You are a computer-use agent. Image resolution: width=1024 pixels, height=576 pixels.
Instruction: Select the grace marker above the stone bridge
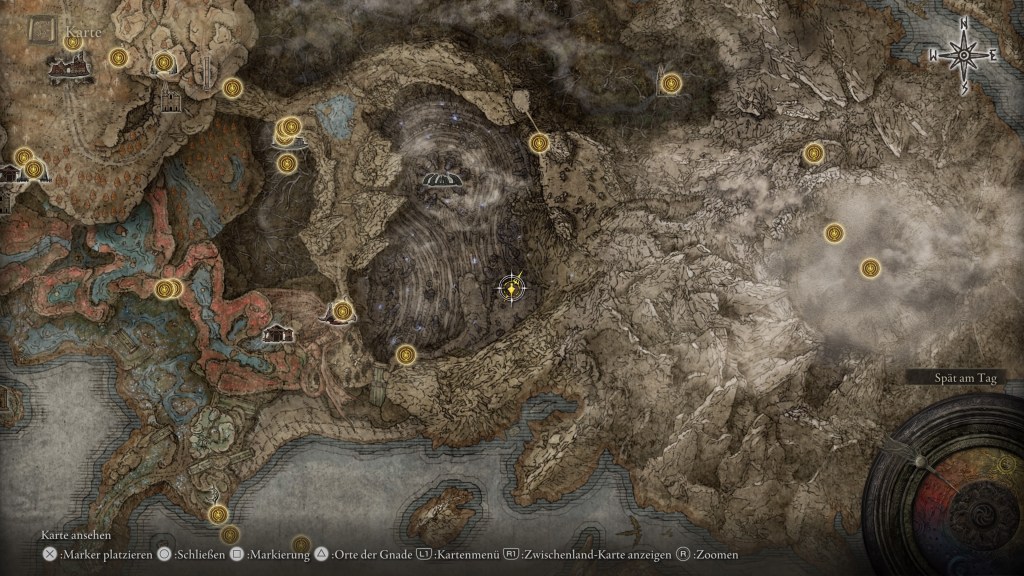coord(406,354)
